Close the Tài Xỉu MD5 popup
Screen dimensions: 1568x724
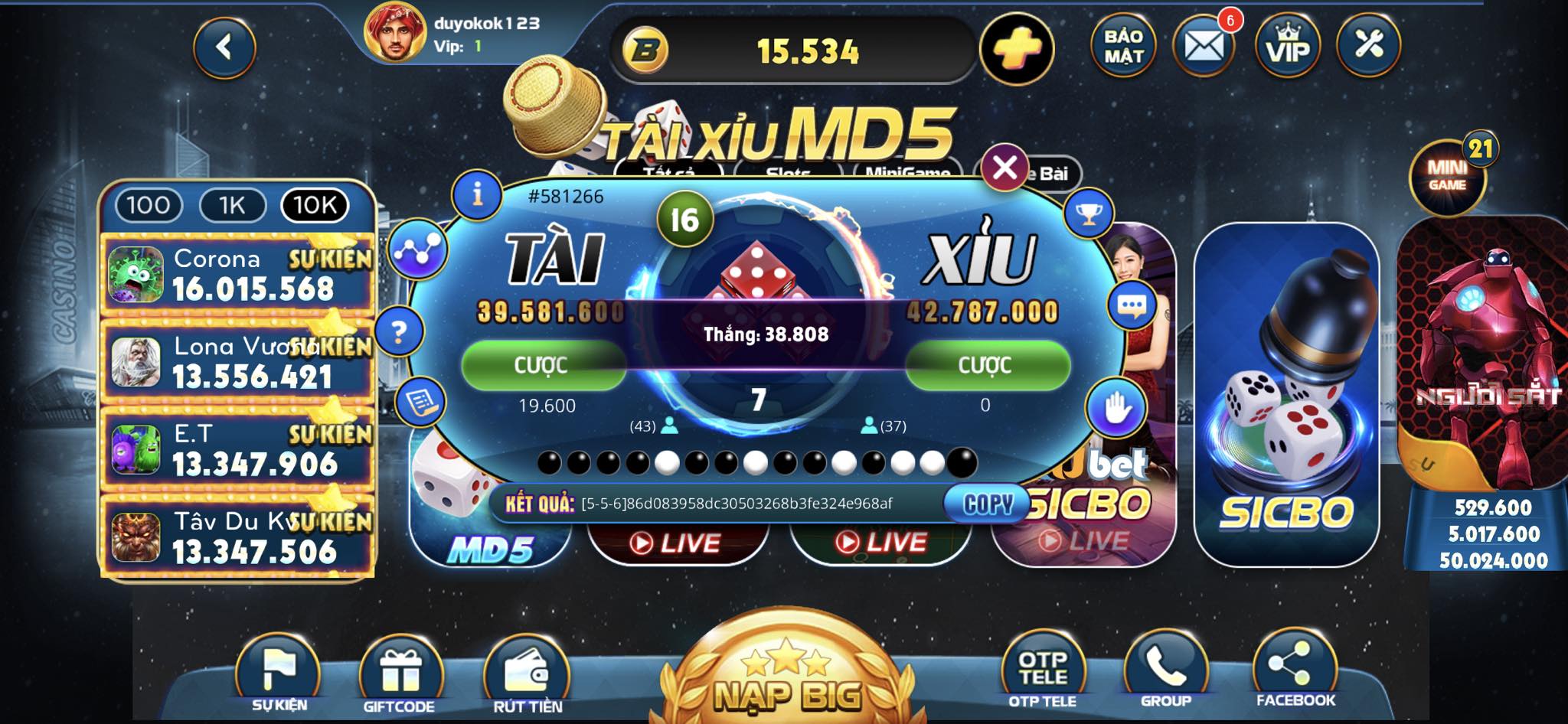[1004, 168]
